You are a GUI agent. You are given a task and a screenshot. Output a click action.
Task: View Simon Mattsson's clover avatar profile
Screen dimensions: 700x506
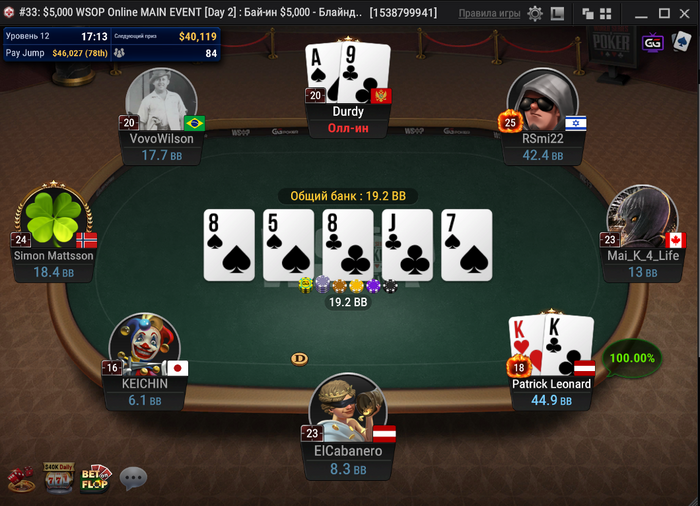coord(52,217)
